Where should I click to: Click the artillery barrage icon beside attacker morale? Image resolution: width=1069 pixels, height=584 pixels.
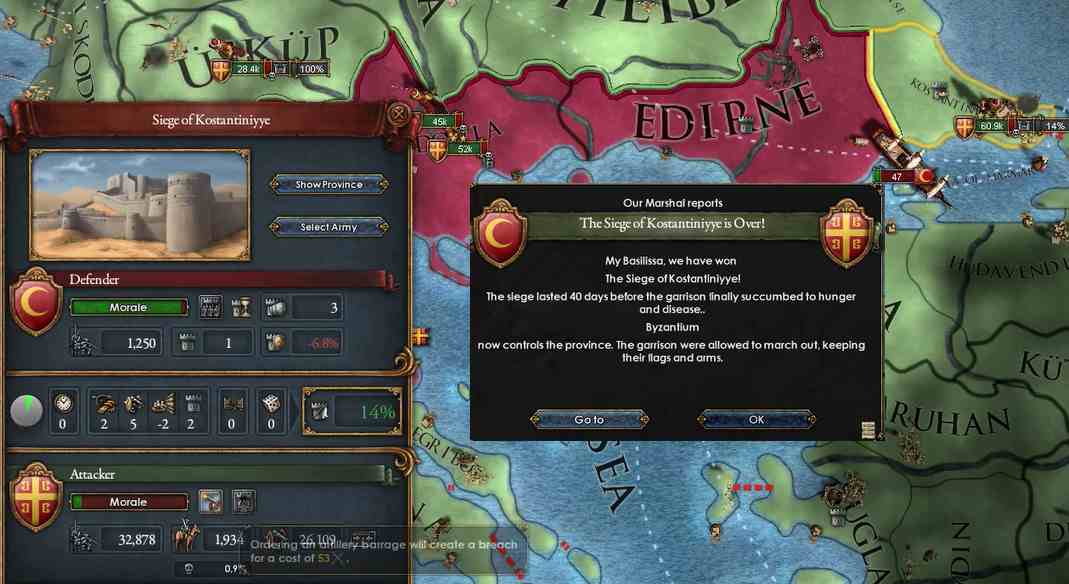(211, 502)
